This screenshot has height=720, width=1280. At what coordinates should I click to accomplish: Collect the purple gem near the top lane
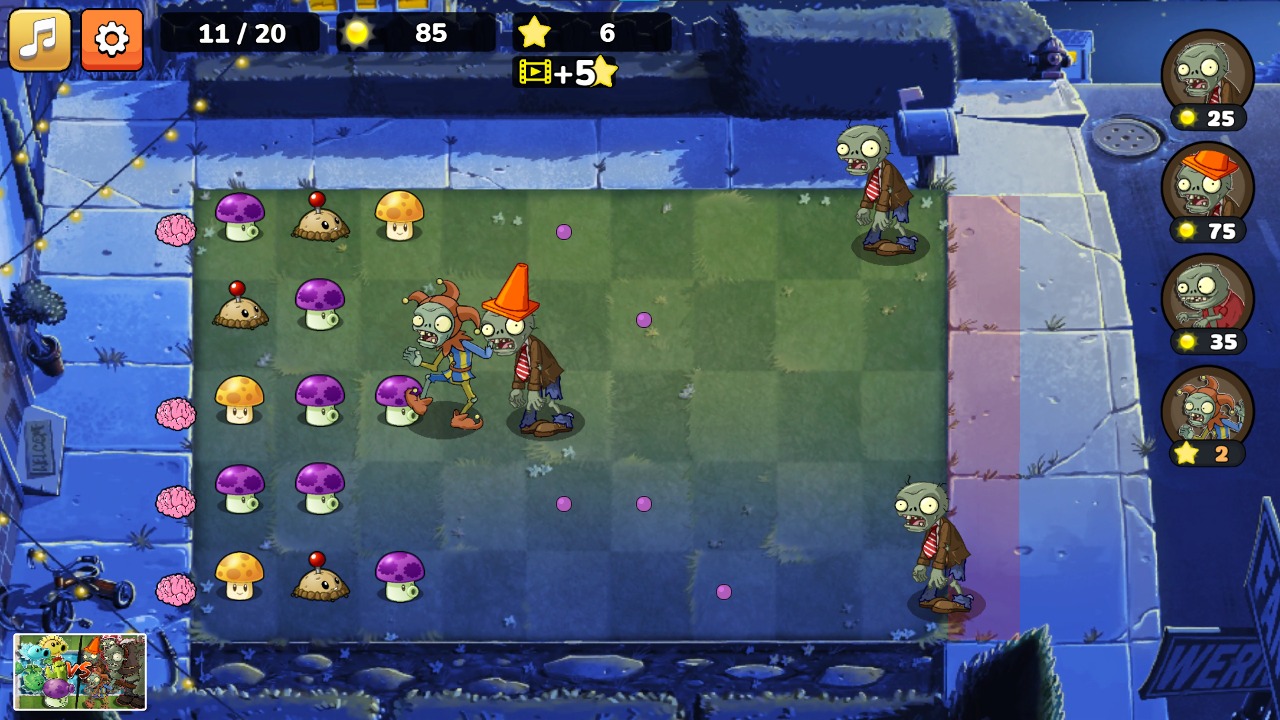[565, 231]
